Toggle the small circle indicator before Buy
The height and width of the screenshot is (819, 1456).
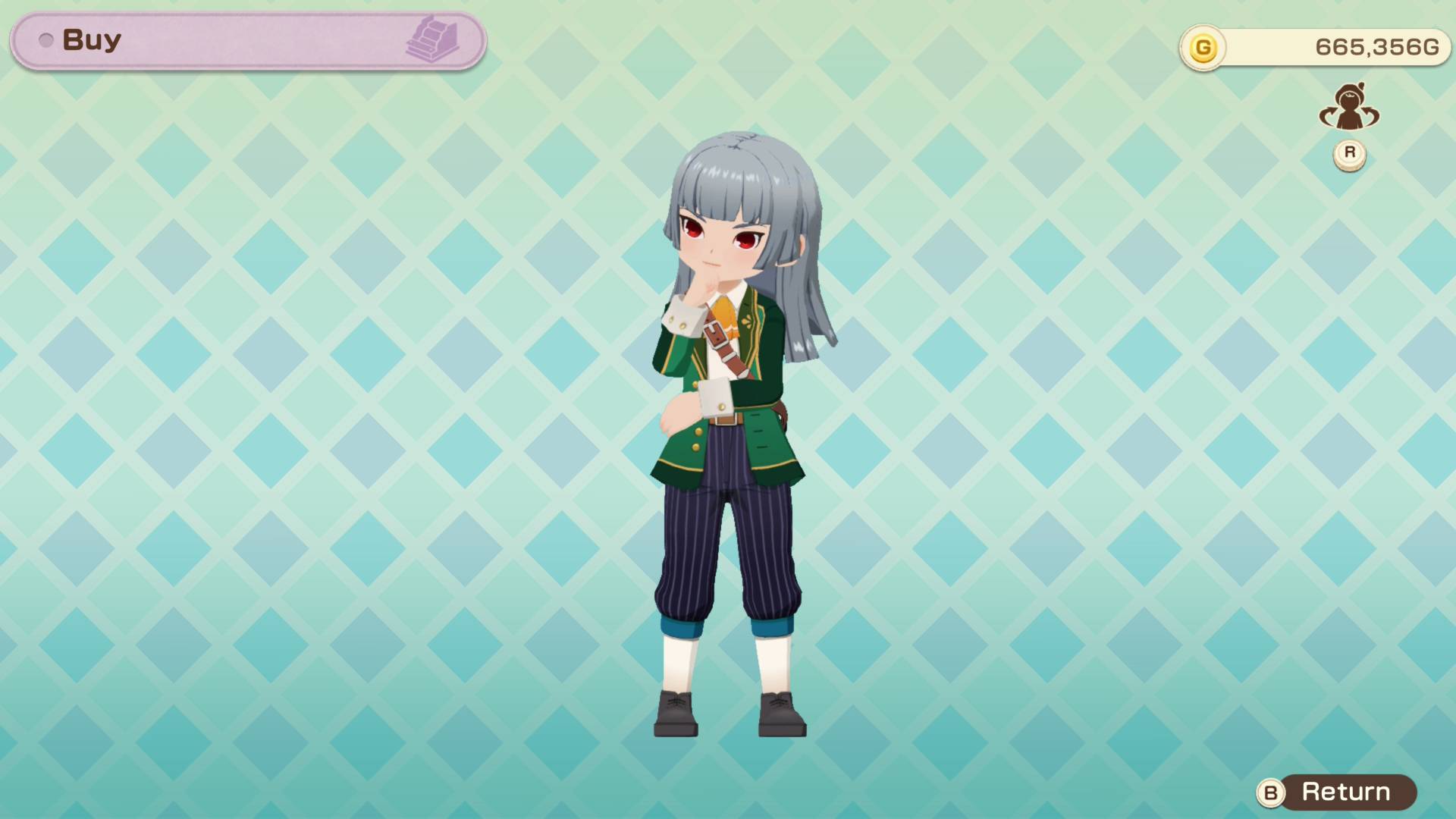click(x=45, y=39)
